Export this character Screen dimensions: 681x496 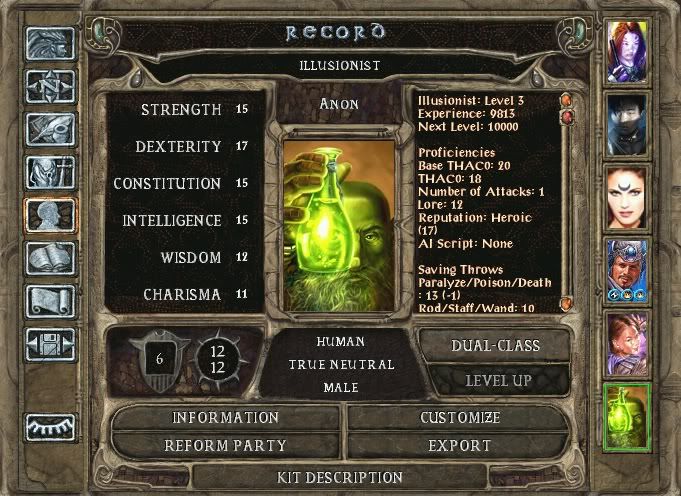pos(460,445)
